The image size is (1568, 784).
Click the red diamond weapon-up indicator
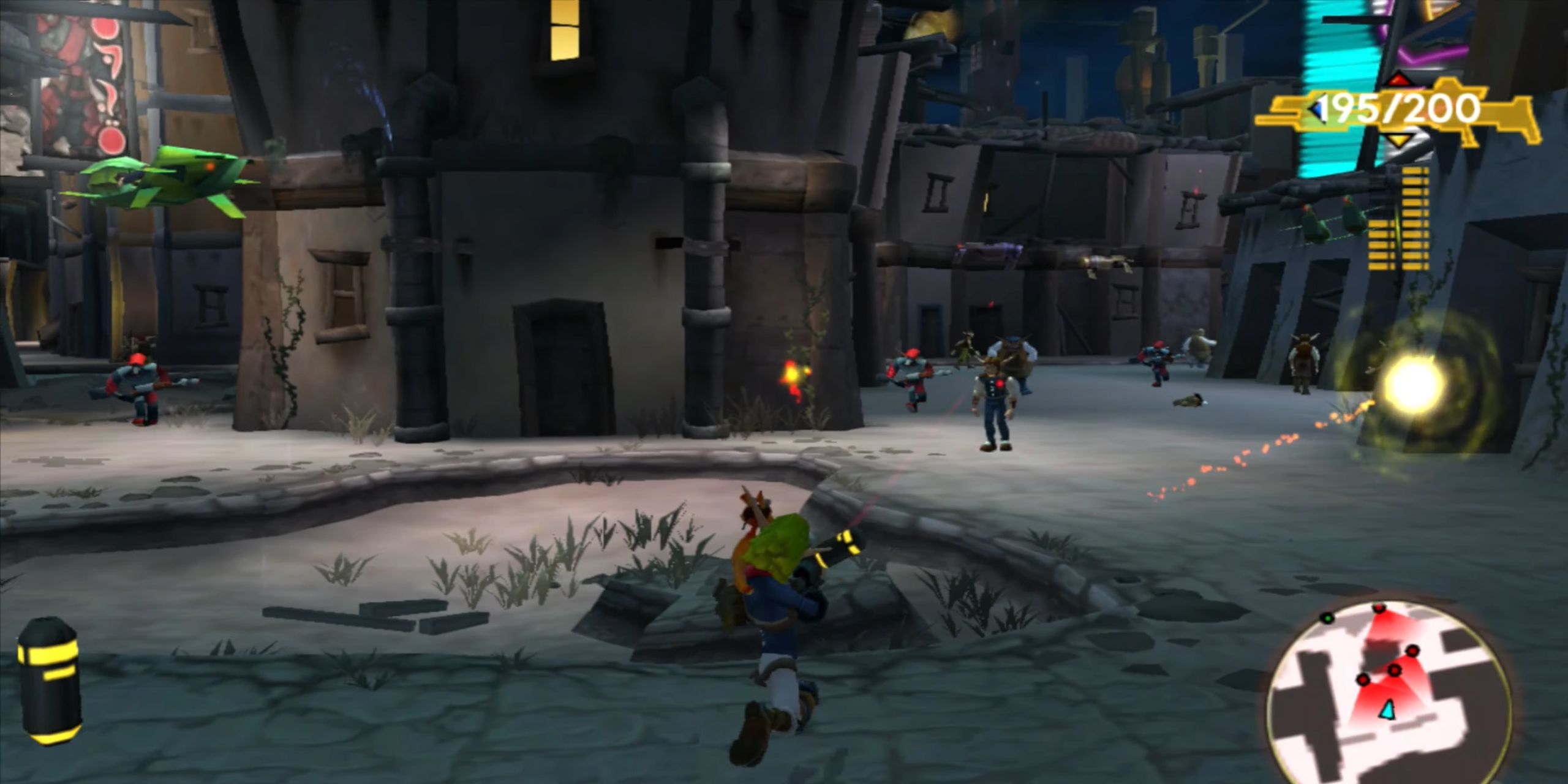pyautogui.click(x=1398, y=80)
